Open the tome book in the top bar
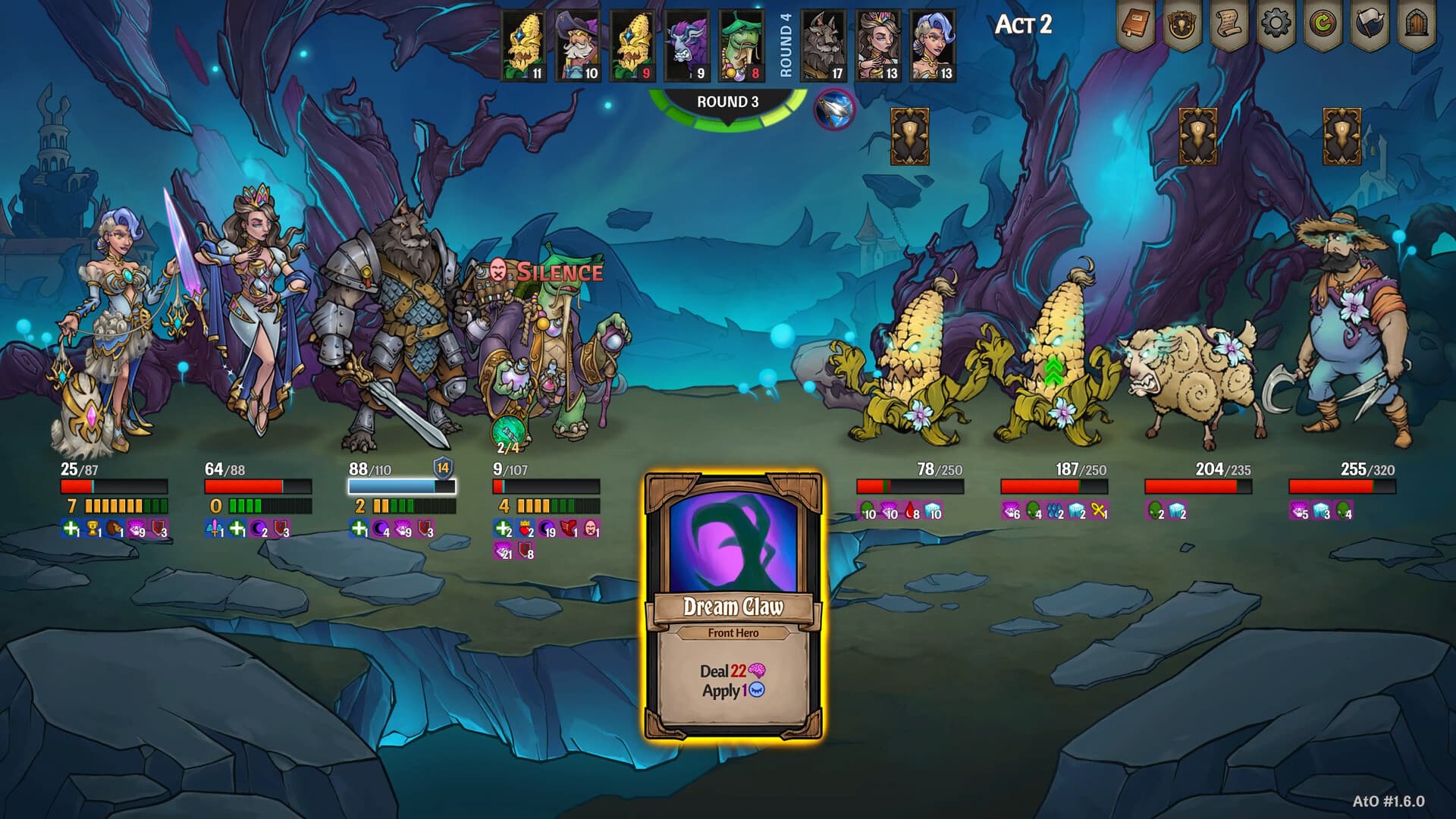The width and height of the screenshot is (1456, 819). (1135, 26)
